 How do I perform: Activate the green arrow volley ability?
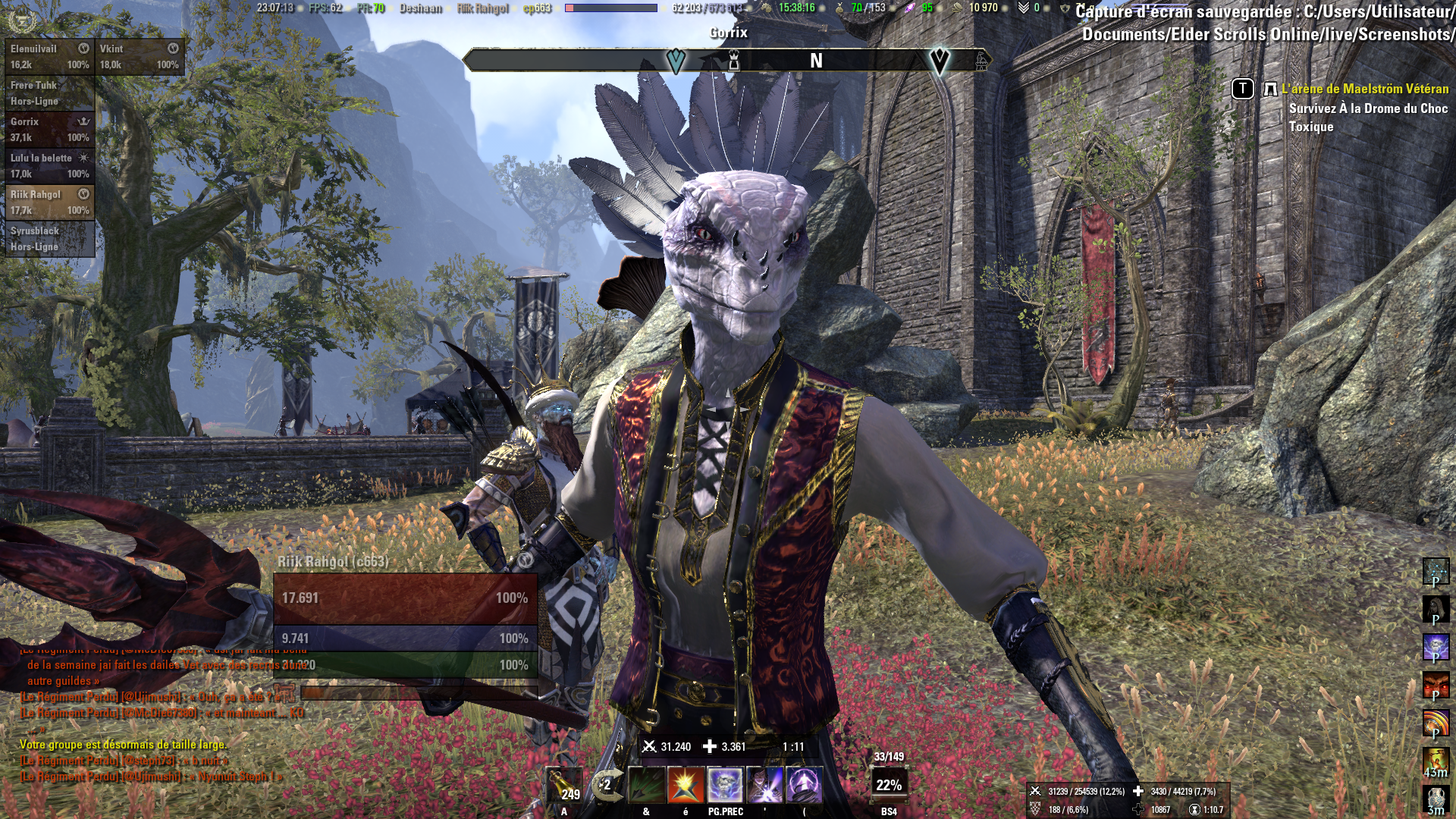646,785
